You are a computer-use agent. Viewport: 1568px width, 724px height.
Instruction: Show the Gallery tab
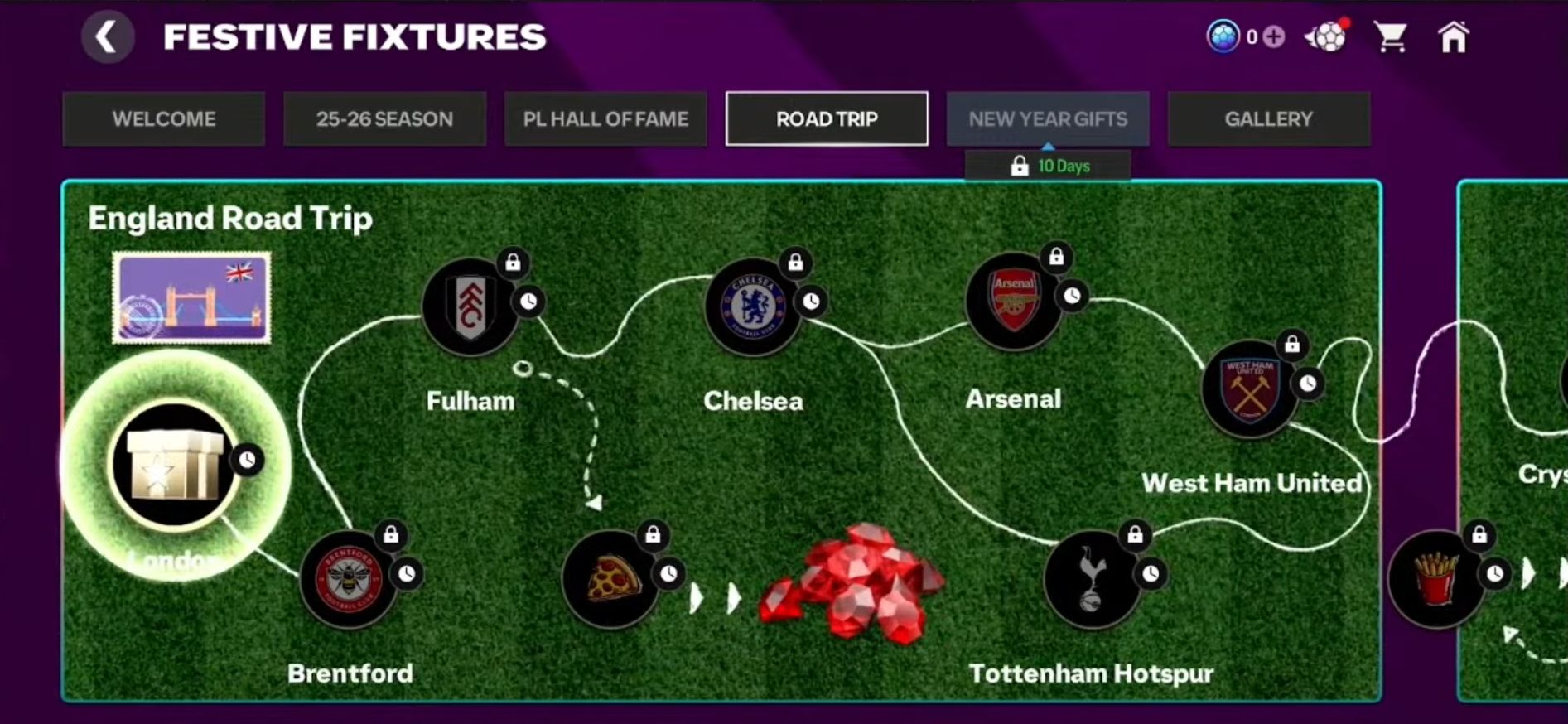click(1268, 119)
